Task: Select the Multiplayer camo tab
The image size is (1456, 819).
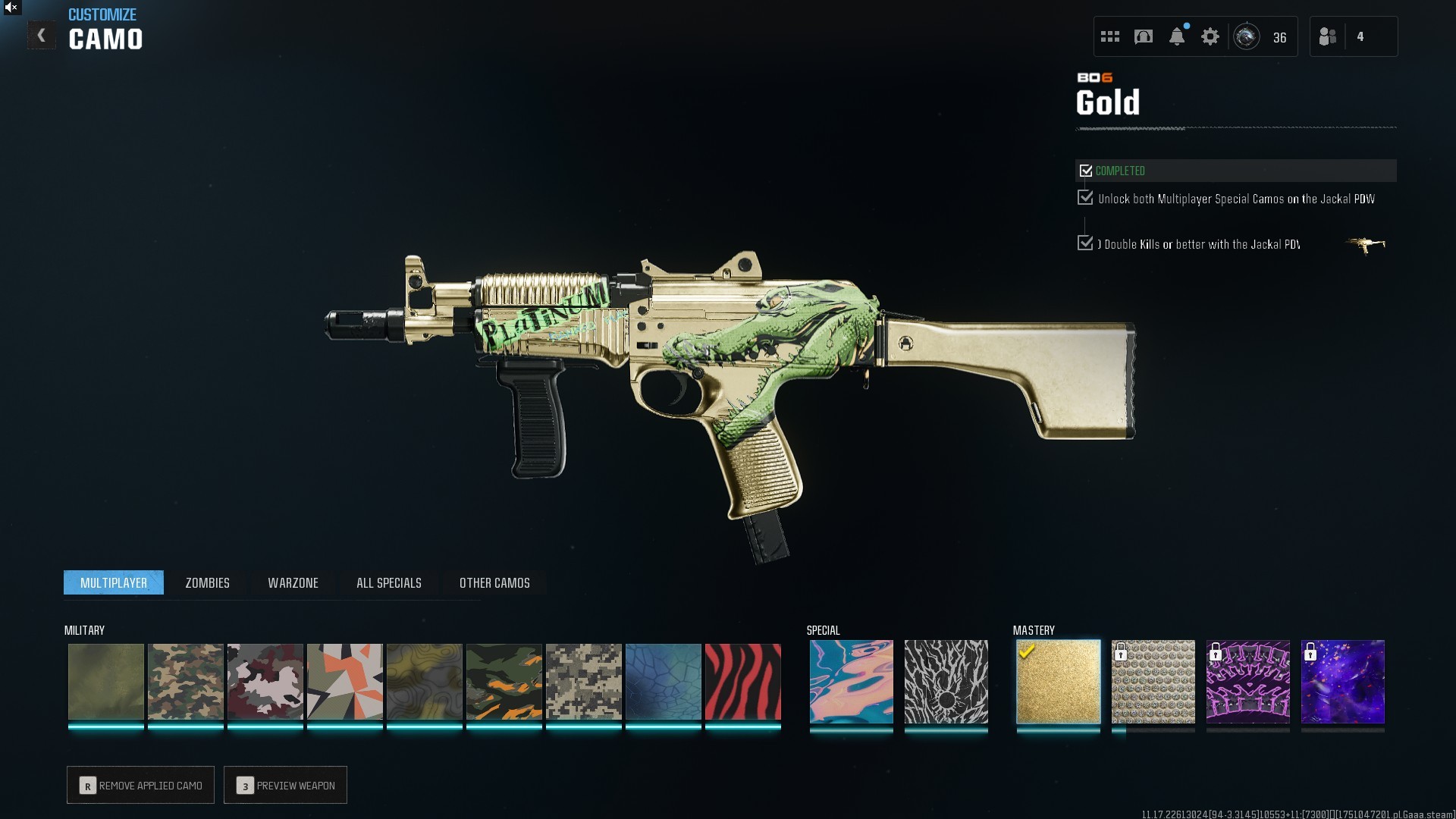Action: tap(114, 582)
